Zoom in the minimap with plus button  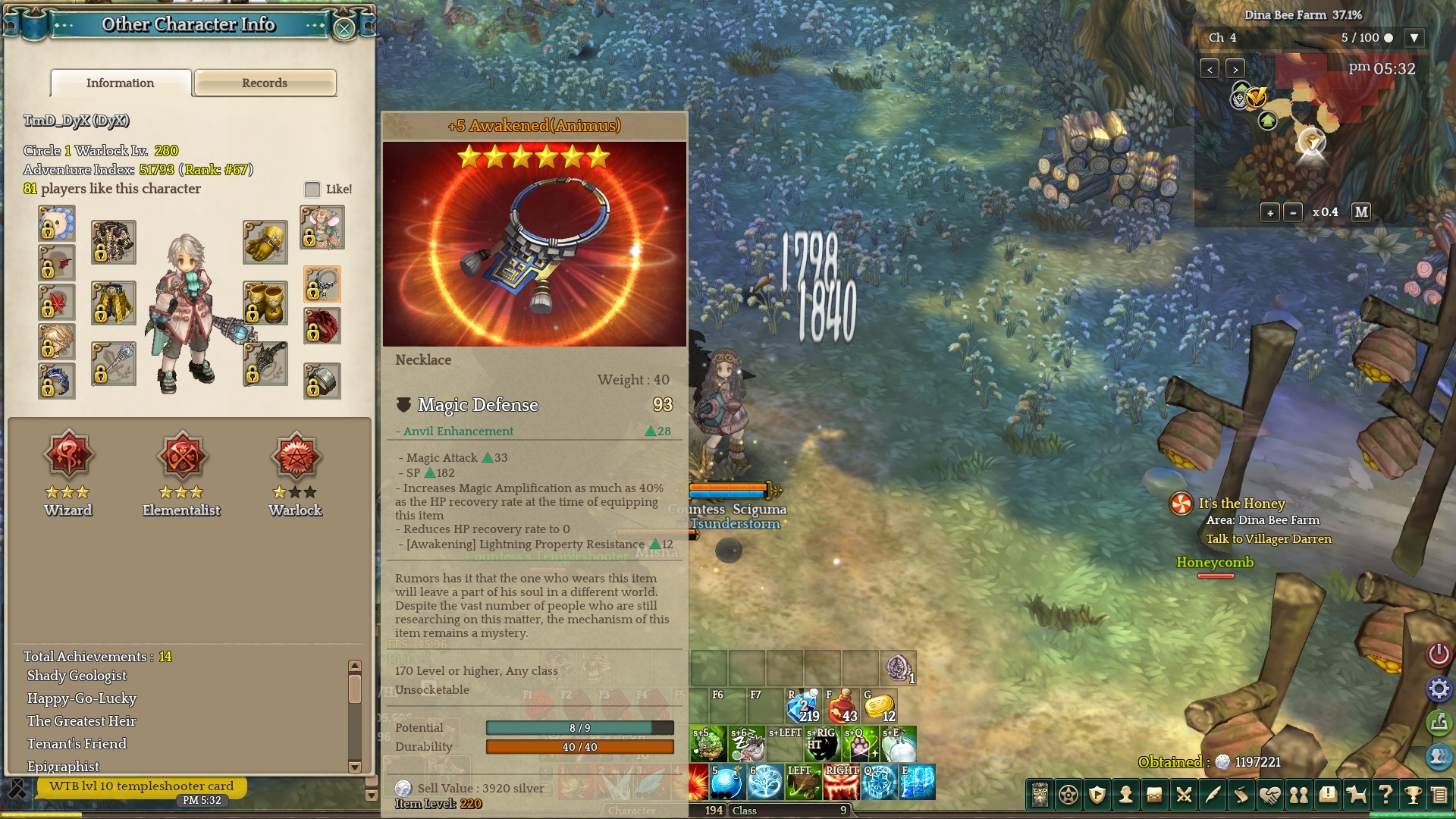tap(1270, 212)
